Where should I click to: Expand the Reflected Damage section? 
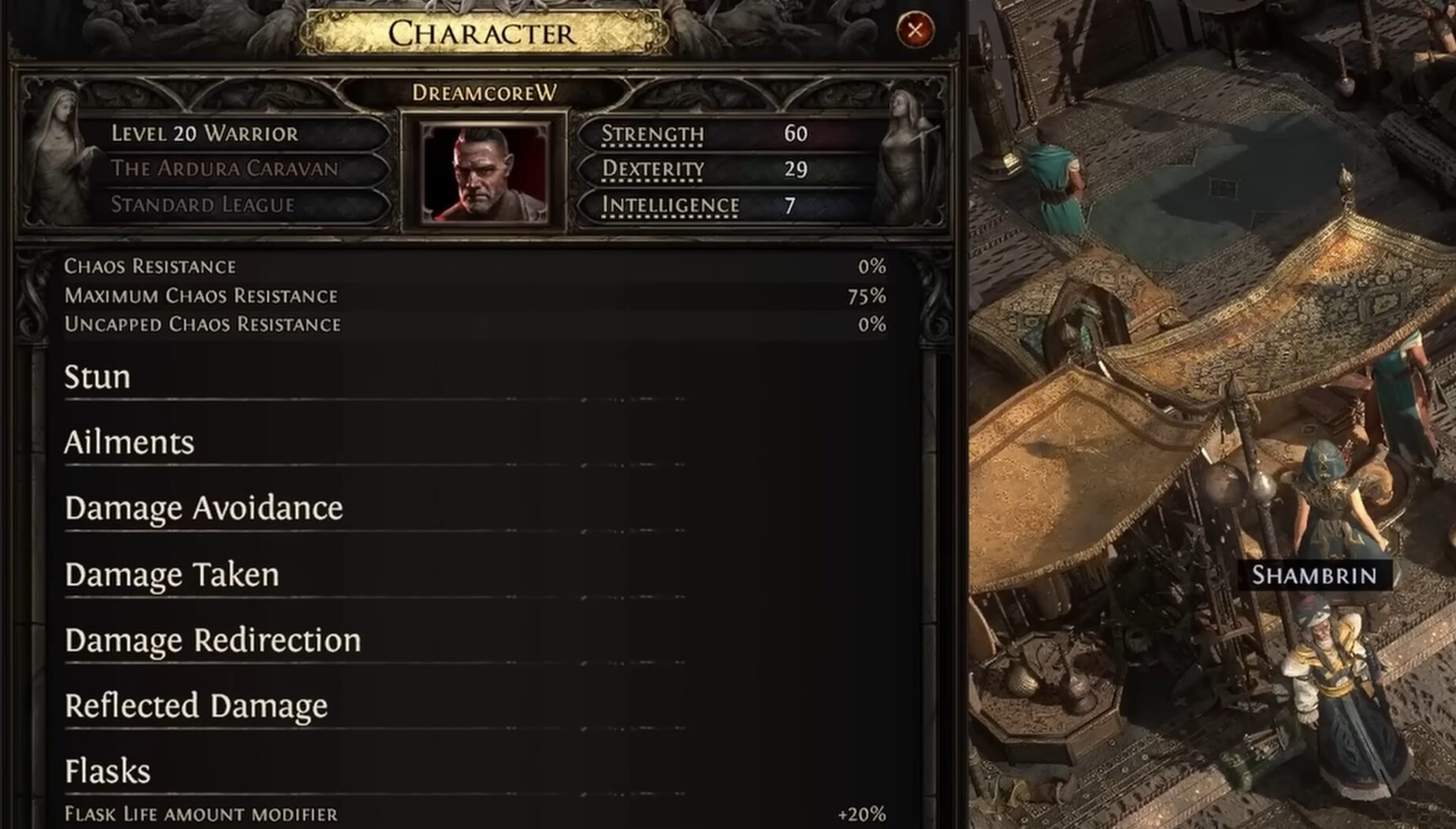coord(196,706)
